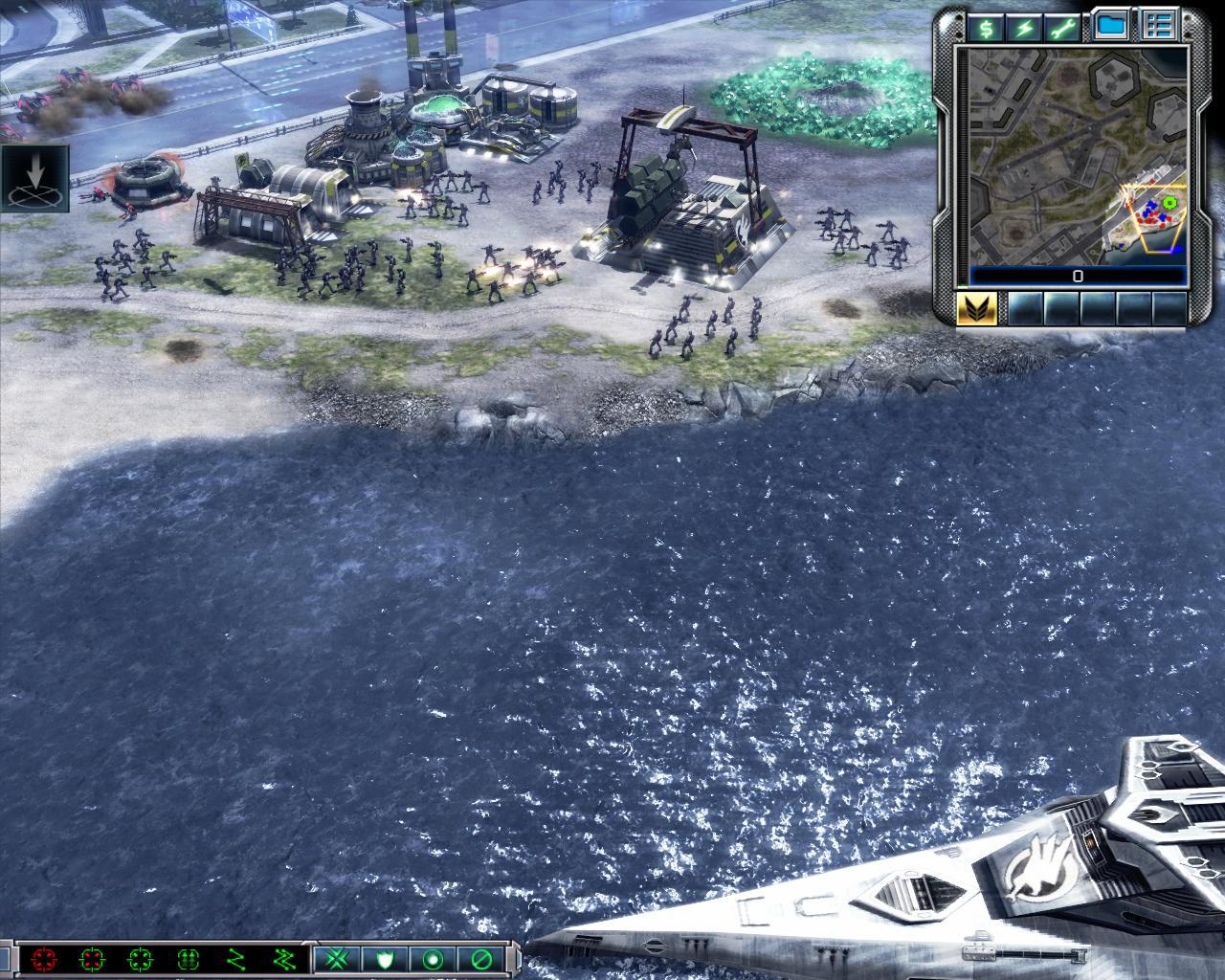Viewport: 1225px width, 980px height.
Task: Set the circle hold-ground stance
Action: point(433,958)
